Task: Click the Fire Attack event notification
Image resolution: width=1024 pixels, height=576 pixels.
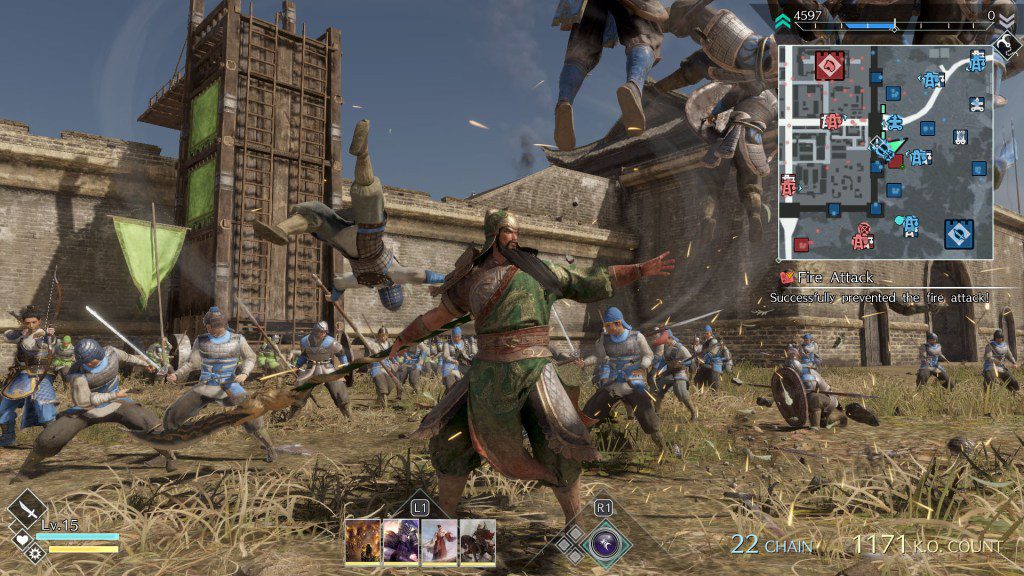Action: [835, 277]
